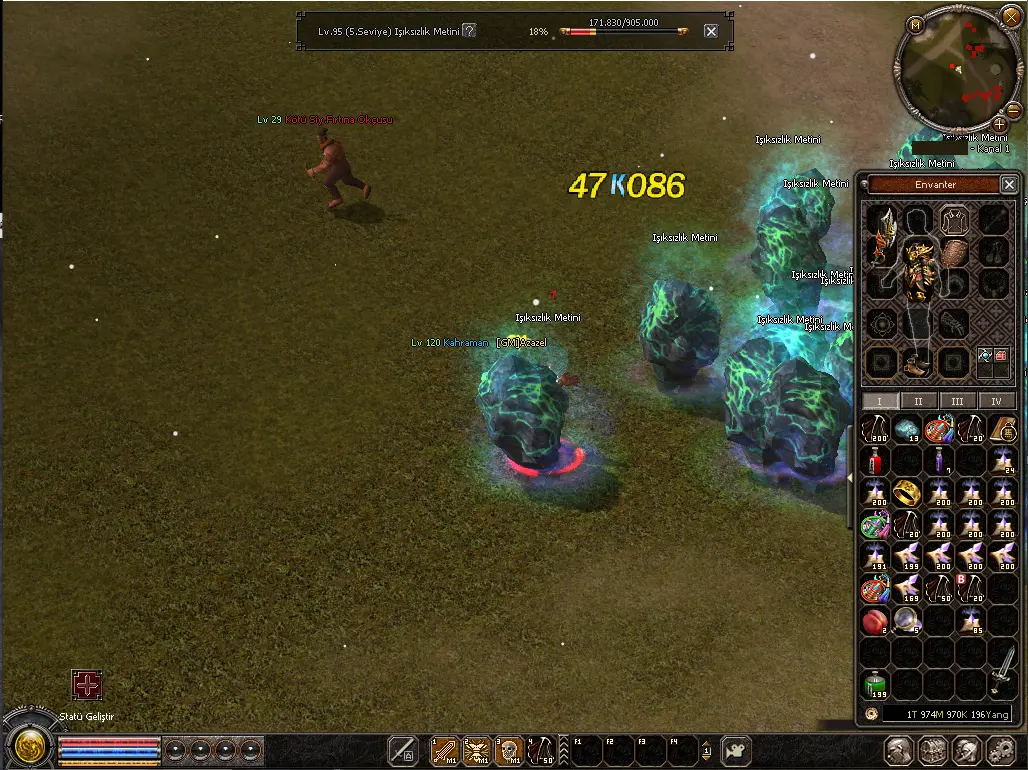Close the Envanter inventory window
Screen dimensions: 1028x770
point(1009,184)
